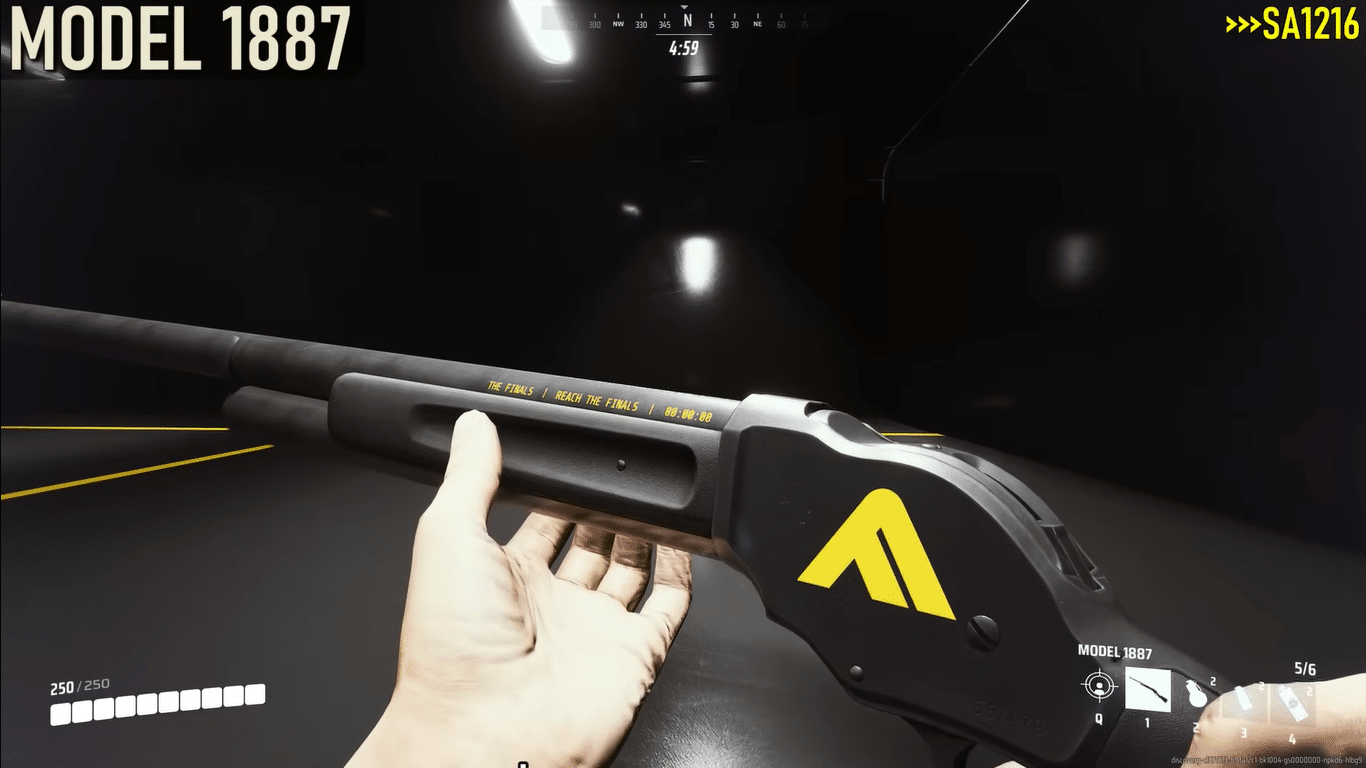1366x768 pixels.
Task: Click the 4:59 match timer
Action: click(684, 48)
